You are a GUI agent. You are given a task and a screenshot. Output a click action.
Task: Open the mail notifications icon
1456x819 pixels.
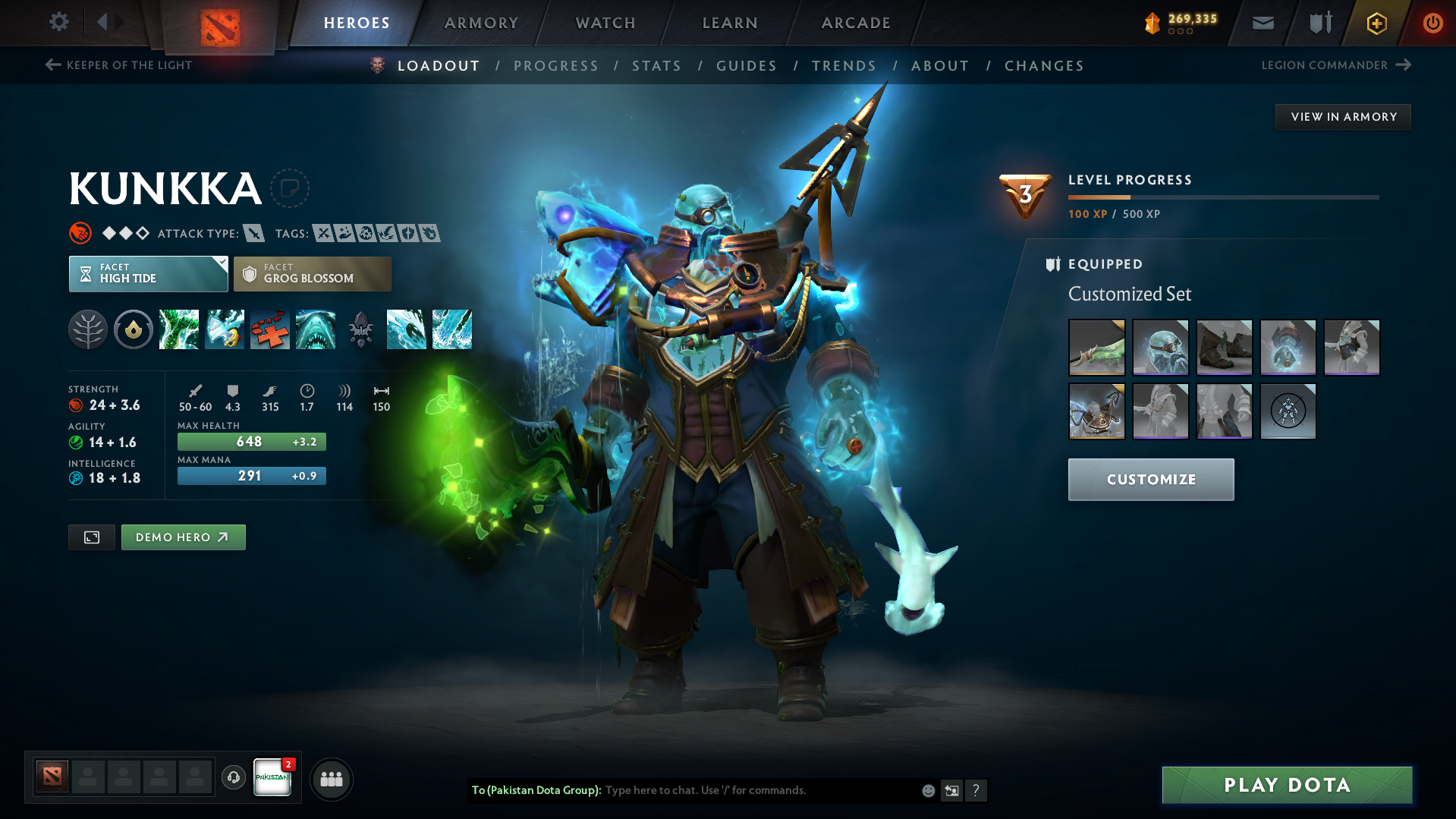tap(1262, 23)
